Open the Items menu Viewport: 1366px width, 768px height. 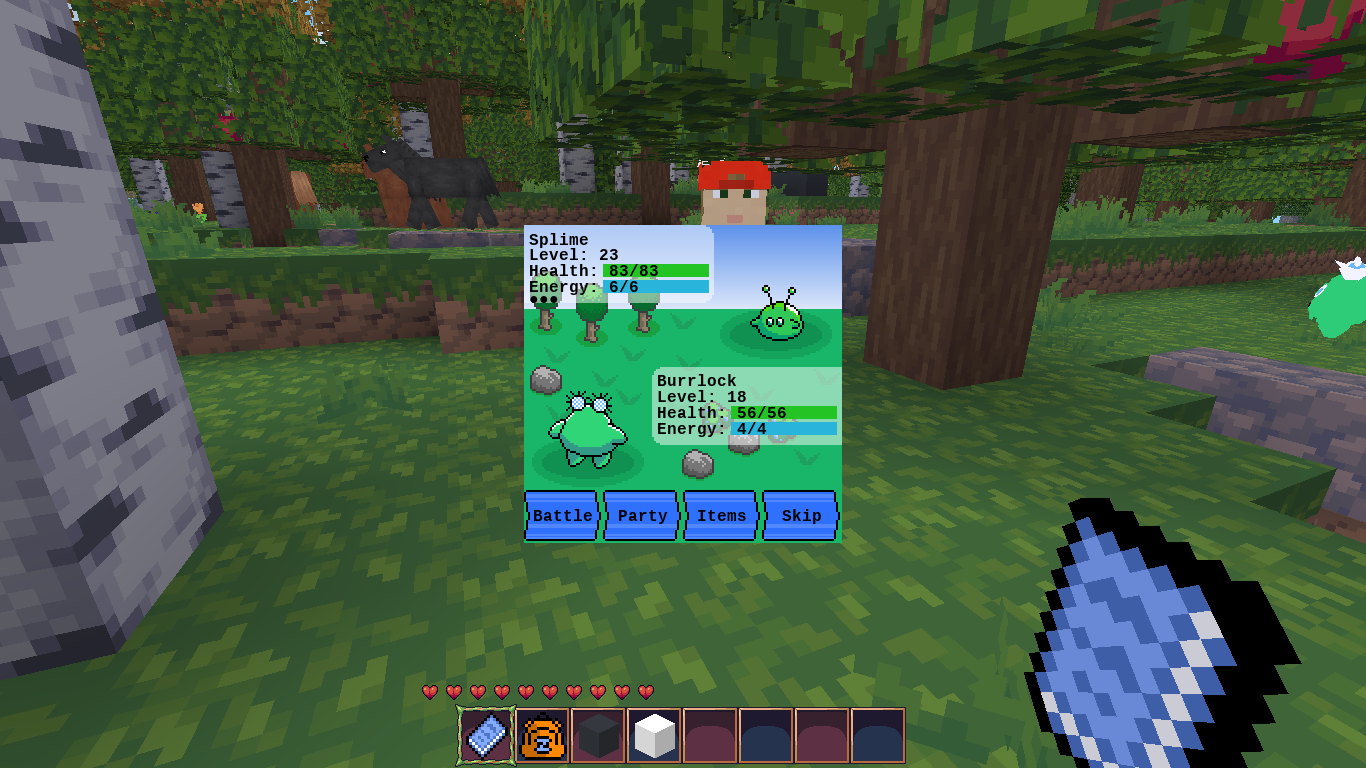pos(720,515)
